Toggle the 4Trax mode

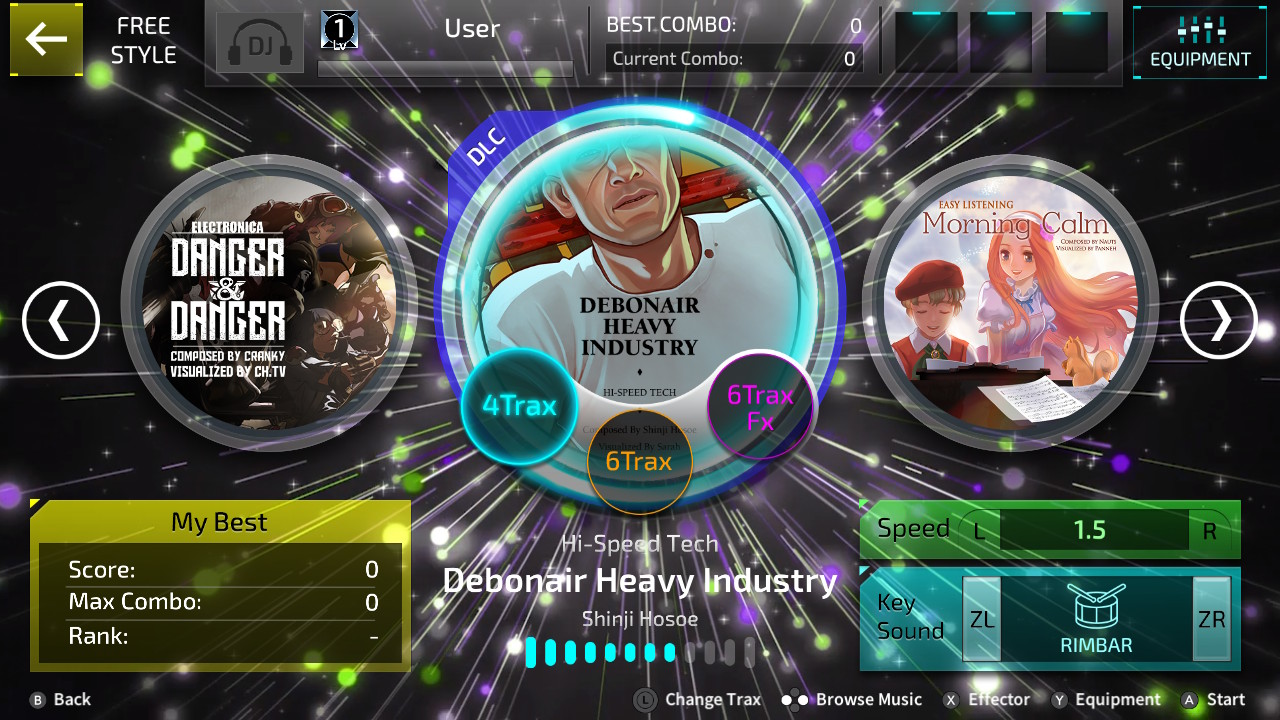[519, 405]
